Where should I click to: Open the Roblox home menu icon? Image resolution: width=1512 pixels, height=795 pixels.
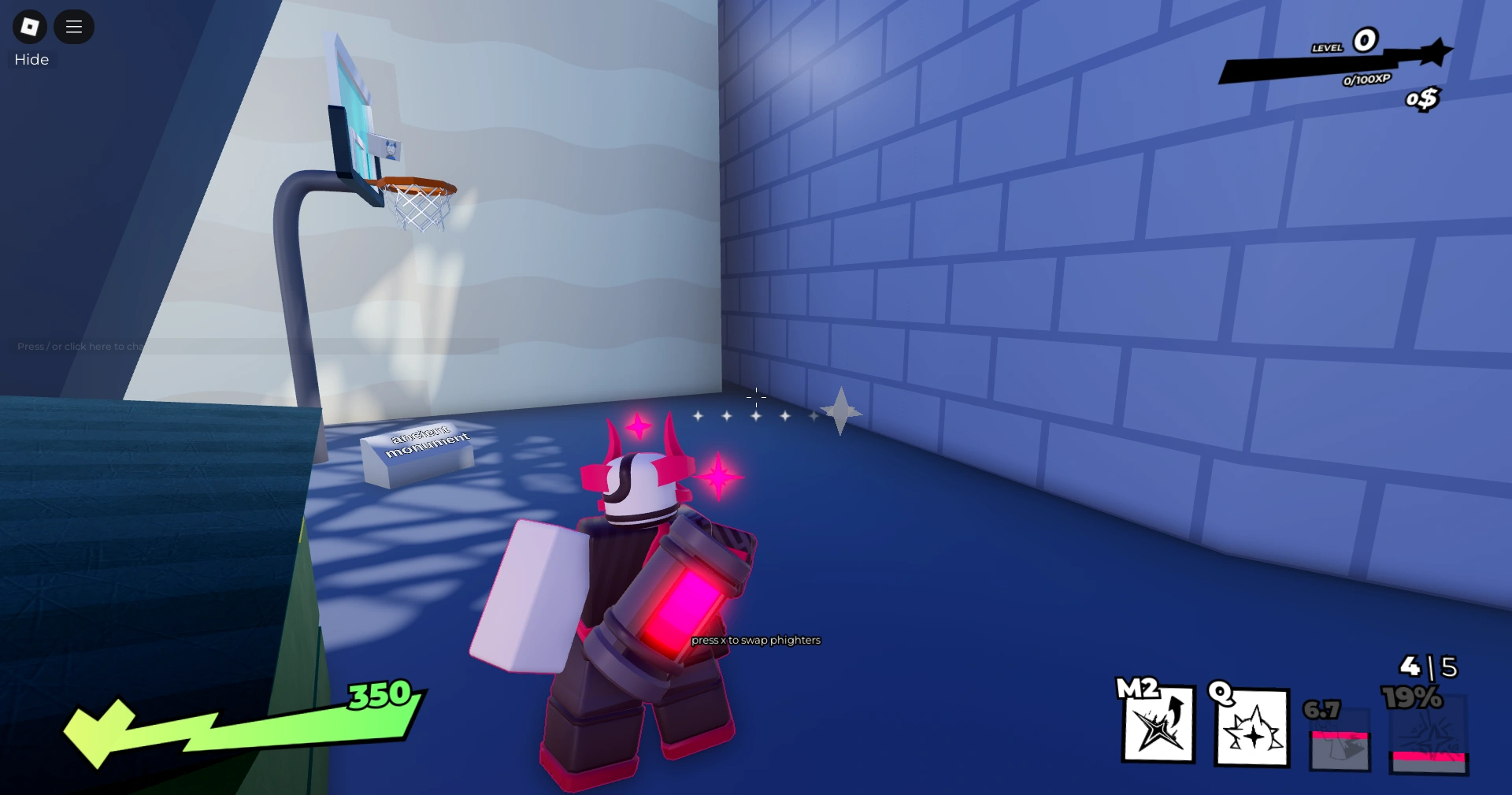point(29,26)
